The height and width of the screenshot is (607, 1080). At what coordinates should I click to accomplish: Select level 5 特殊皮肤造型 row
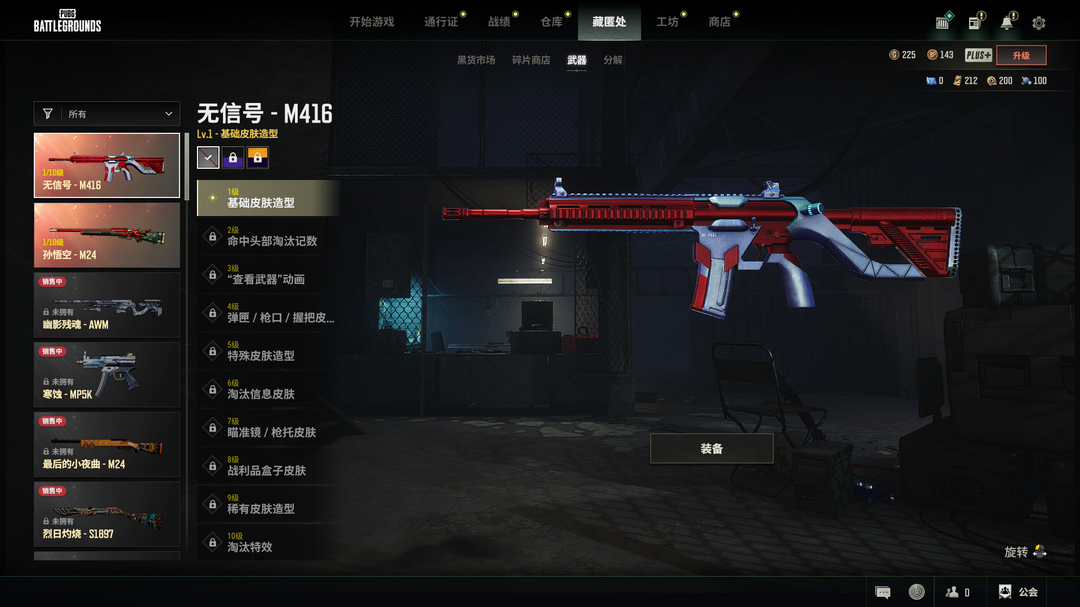pyautogui.click(x=268, y=351)
